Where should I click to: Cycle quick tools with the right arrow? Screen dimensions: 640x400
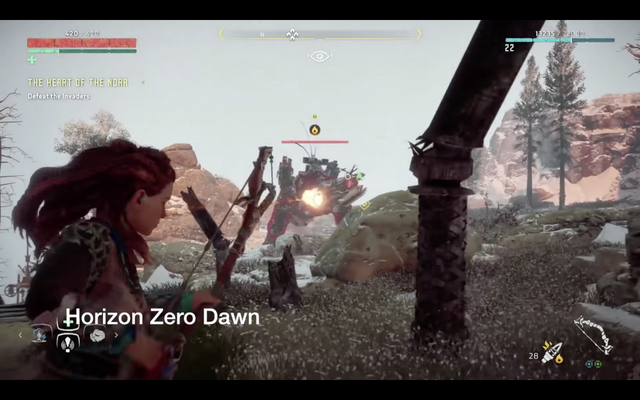117,335
